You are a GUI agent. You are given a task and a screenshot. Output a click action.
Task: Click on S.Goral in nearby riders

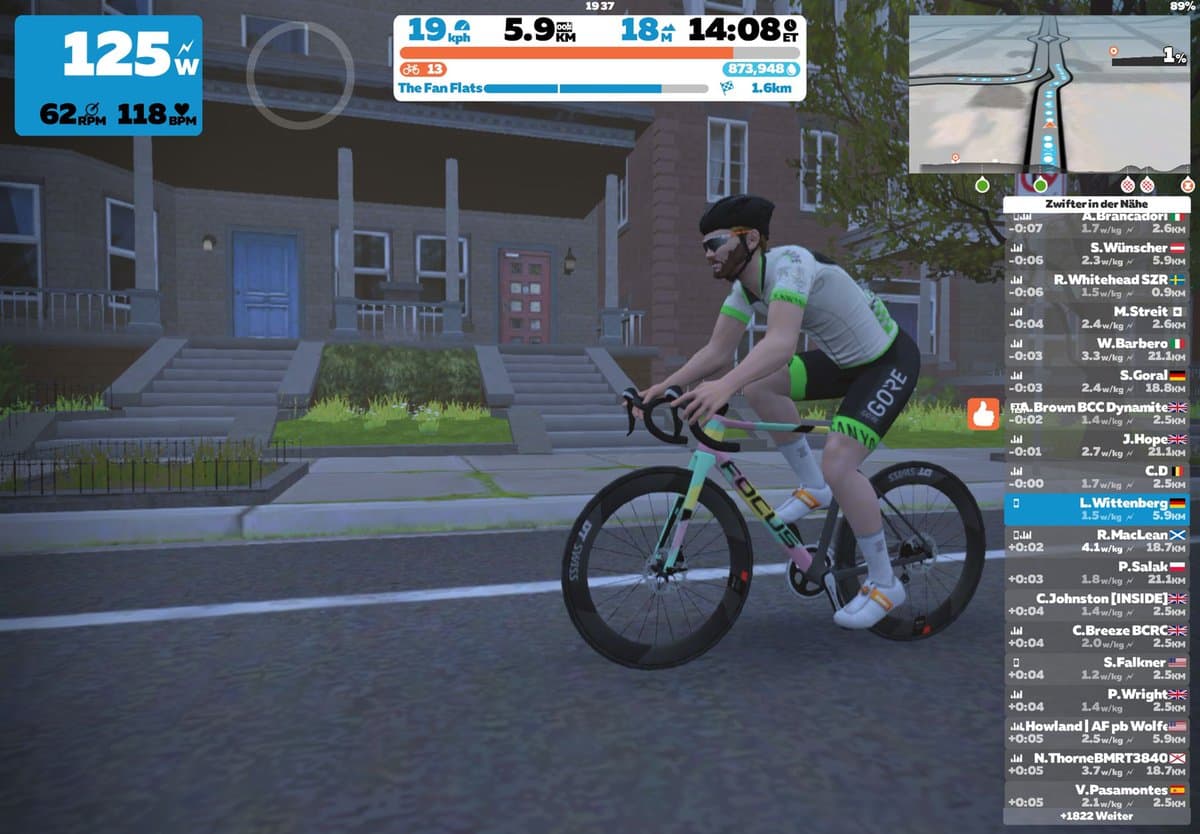[x=1099, y=382]
